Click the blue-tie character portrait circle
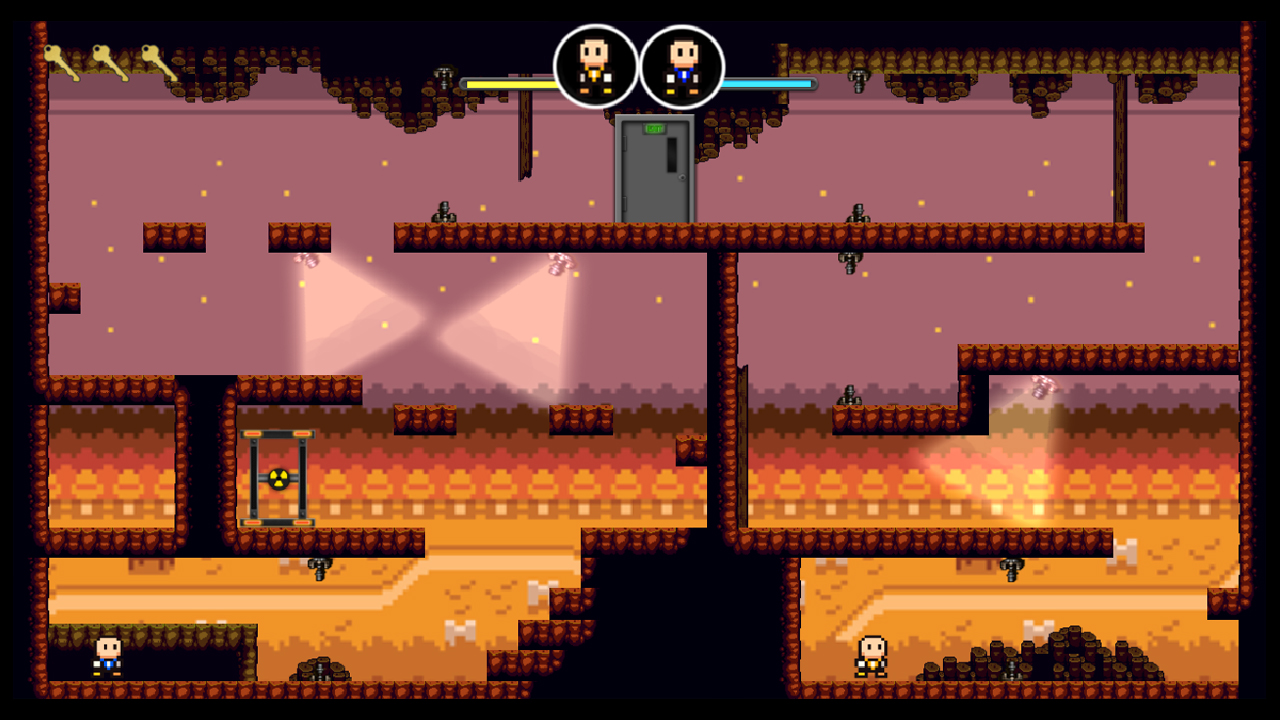Viewport: 1280px width, 720px height. 682,67
